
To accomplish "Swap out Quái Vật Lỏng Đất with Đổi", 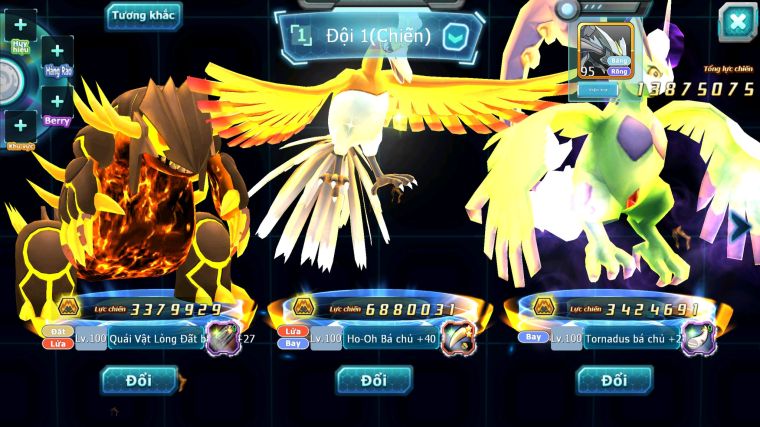I will click(138, 380).
